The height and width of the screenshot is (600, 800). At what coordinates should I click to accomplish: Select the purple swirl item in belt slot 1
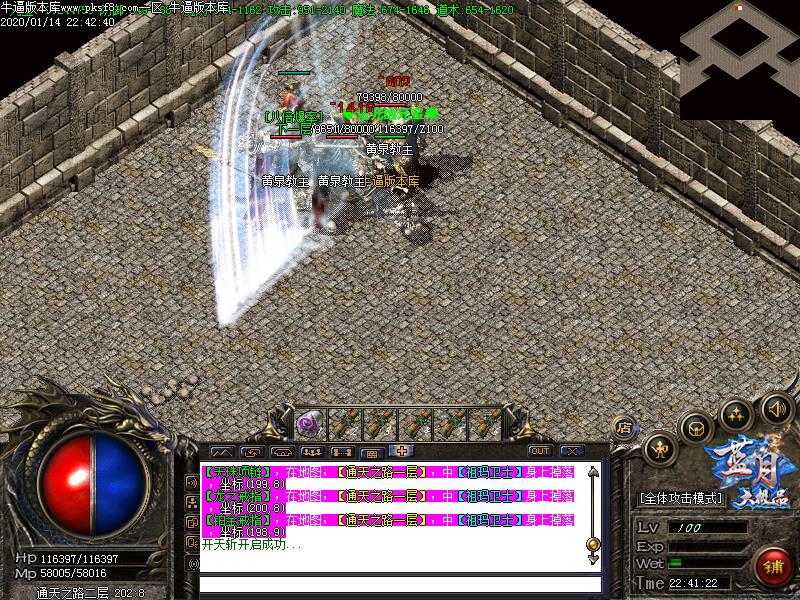310,424
